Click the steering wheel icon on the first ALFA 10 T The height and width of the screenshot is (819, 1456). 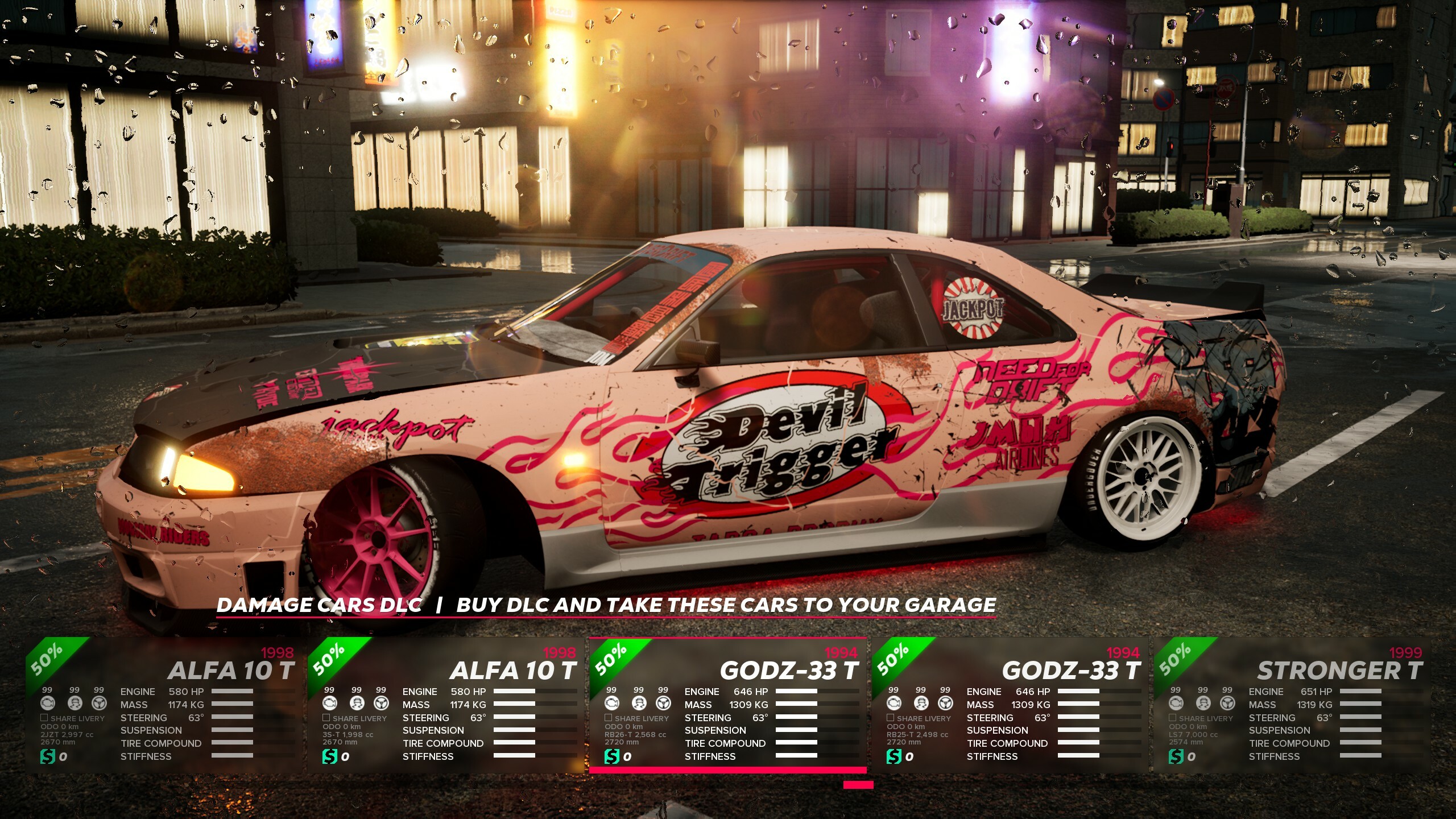pyautogui.click(x=98, y=705)
